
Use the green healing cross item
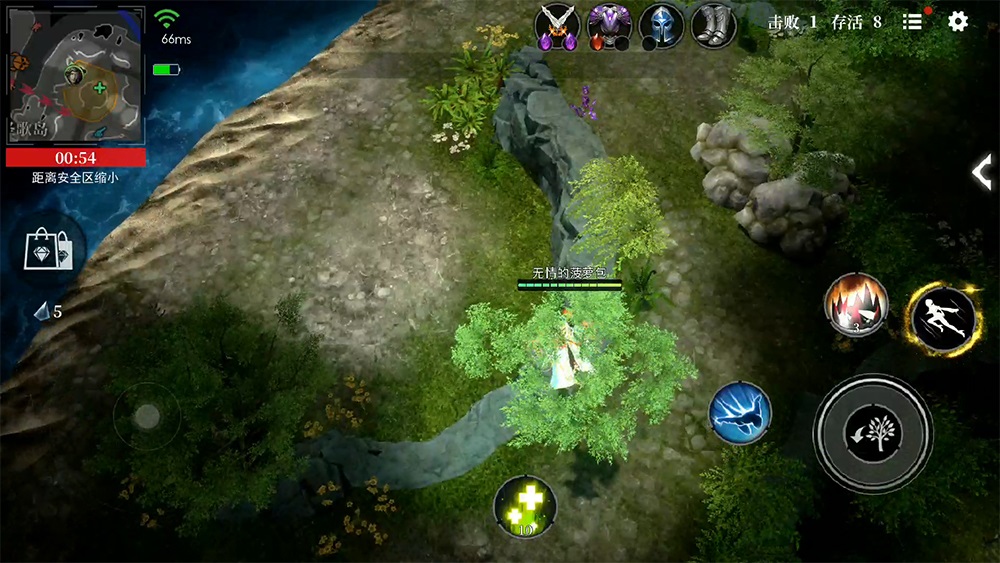[525, 507]
